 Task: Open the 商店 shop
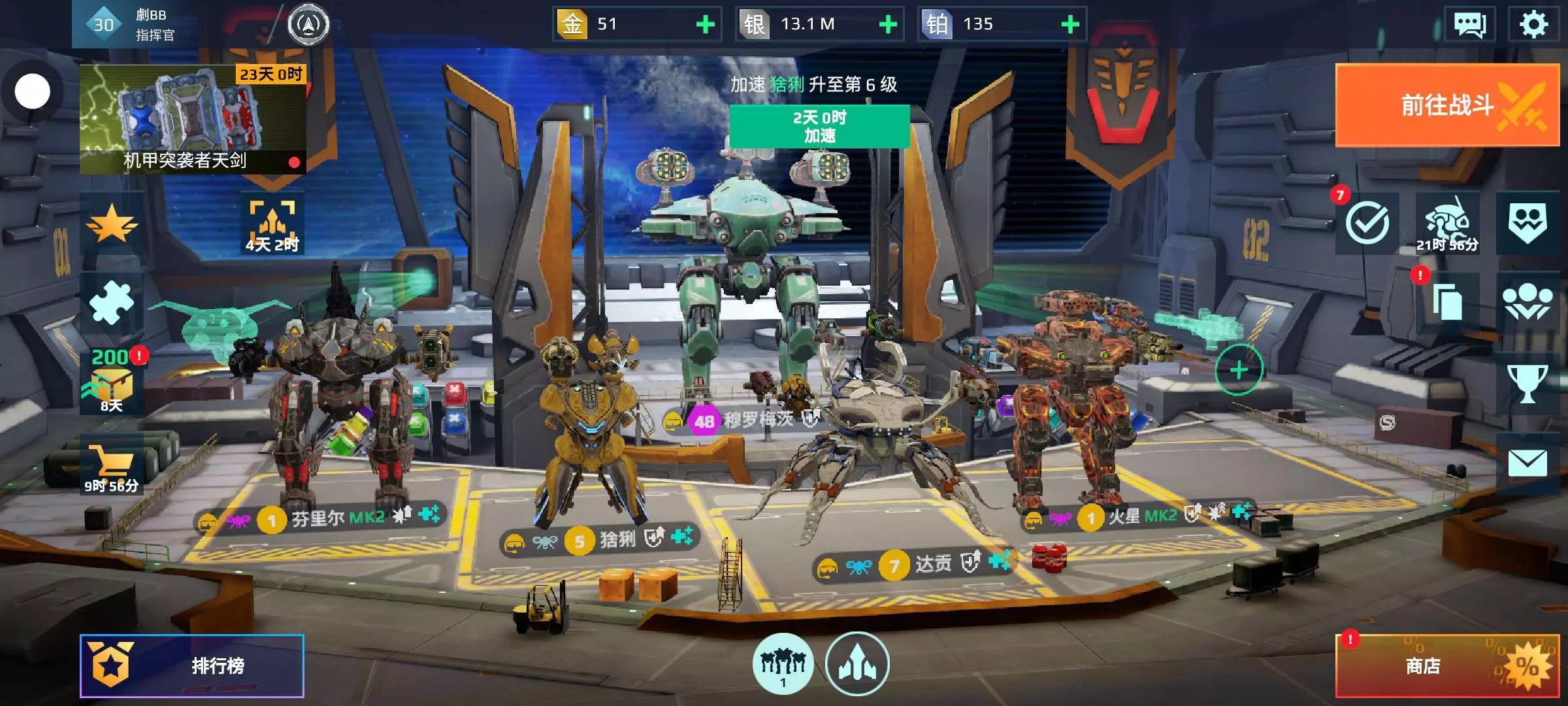pos(1446,665)
